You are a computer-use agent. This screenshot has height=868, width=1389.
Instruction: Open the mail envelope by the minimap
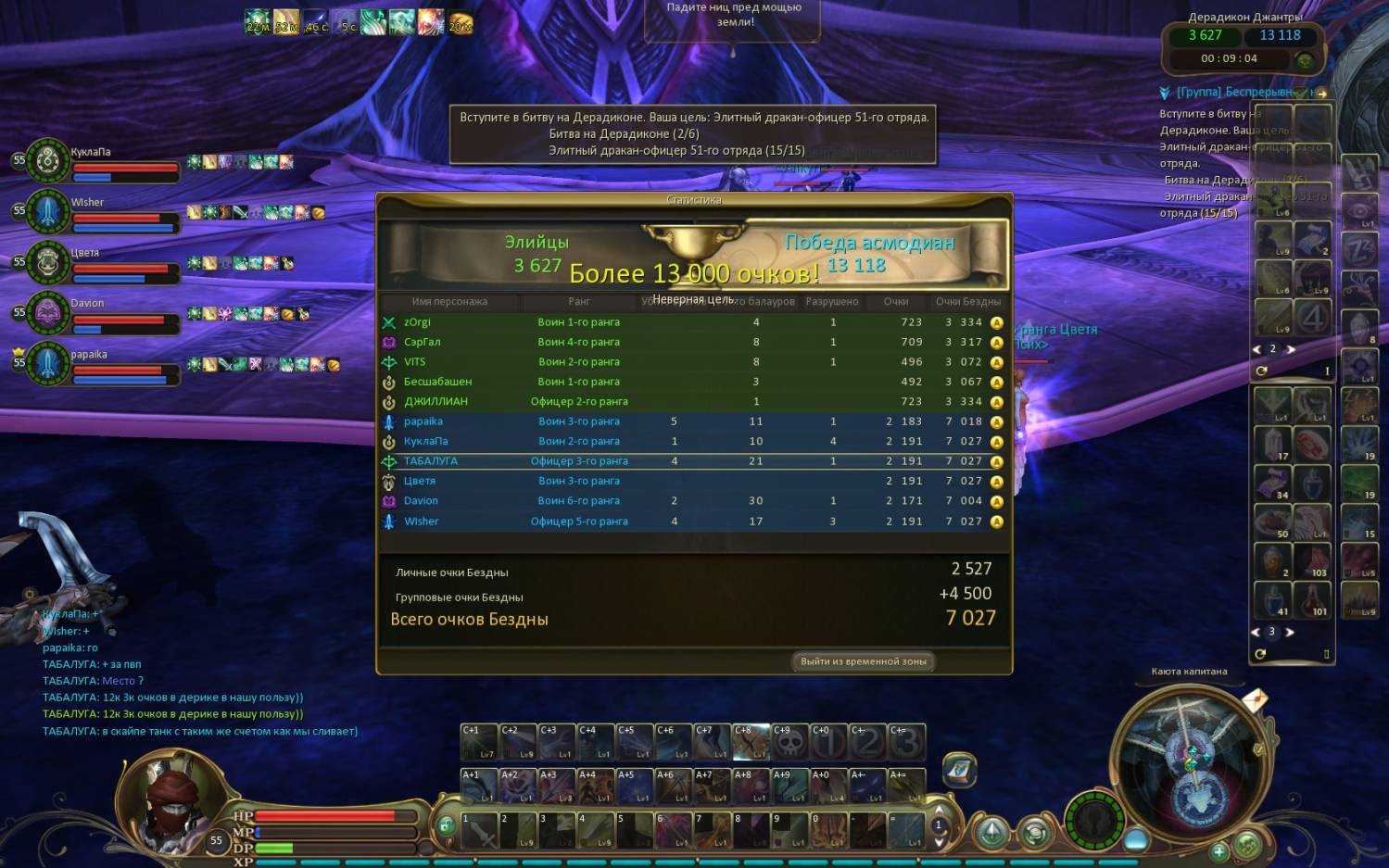(1254, 700)
